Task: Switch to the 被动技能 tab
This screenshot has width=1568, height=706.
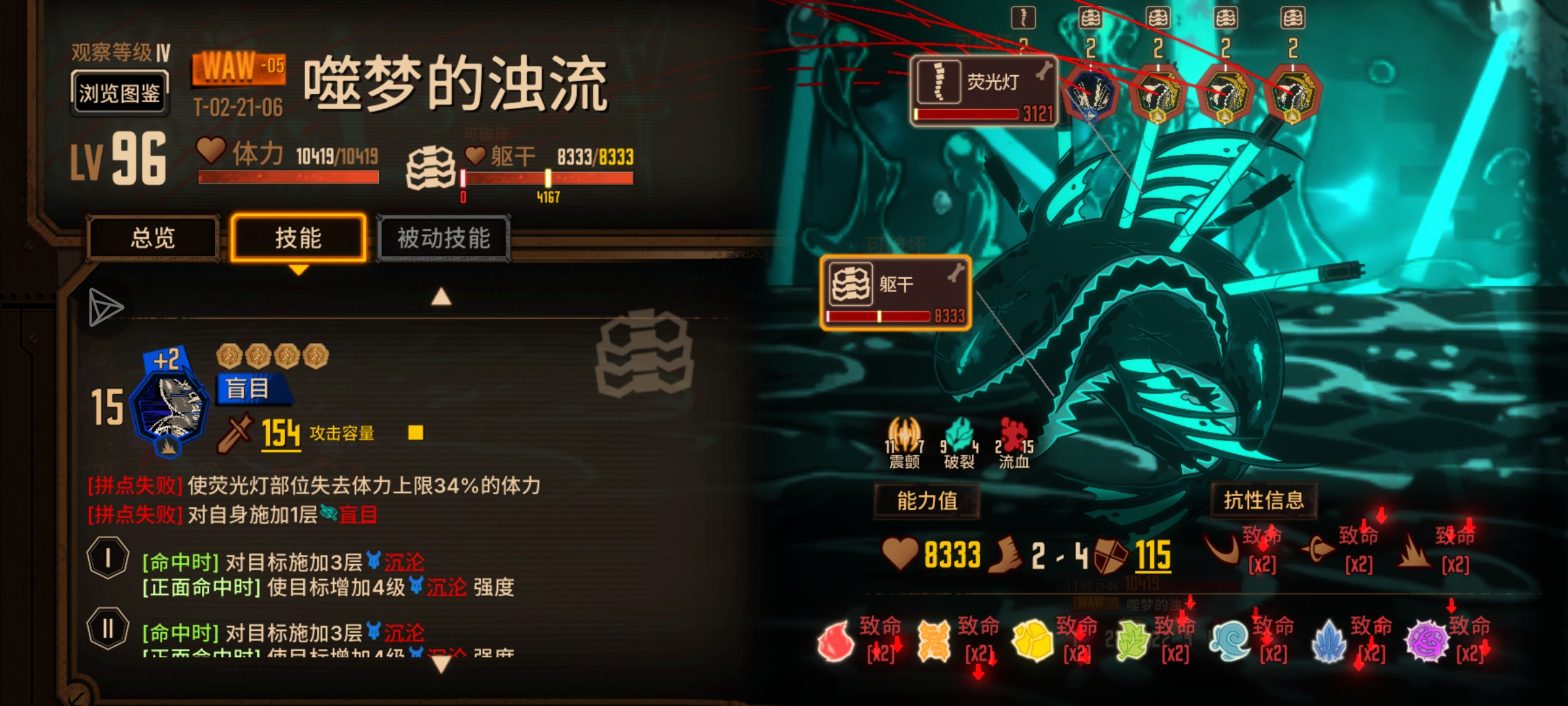Action: pyautogui.click(x=445, y=239)
